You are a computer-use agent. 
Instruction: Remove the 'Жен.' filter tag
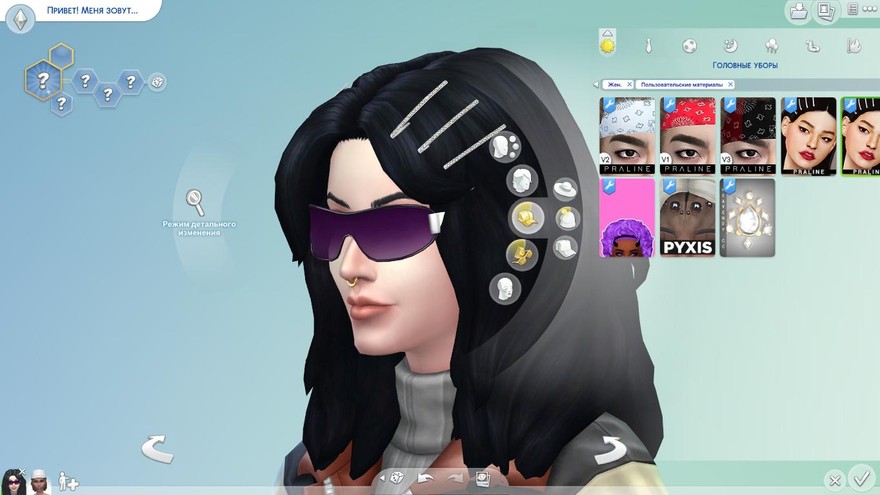click(x=630, y=85)
